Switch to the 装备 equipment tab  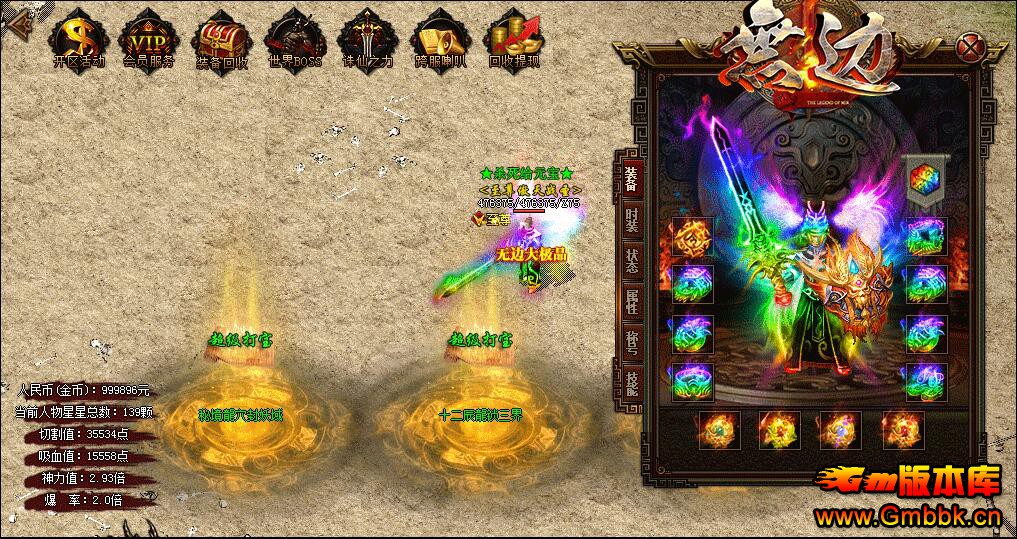[631, 178]
